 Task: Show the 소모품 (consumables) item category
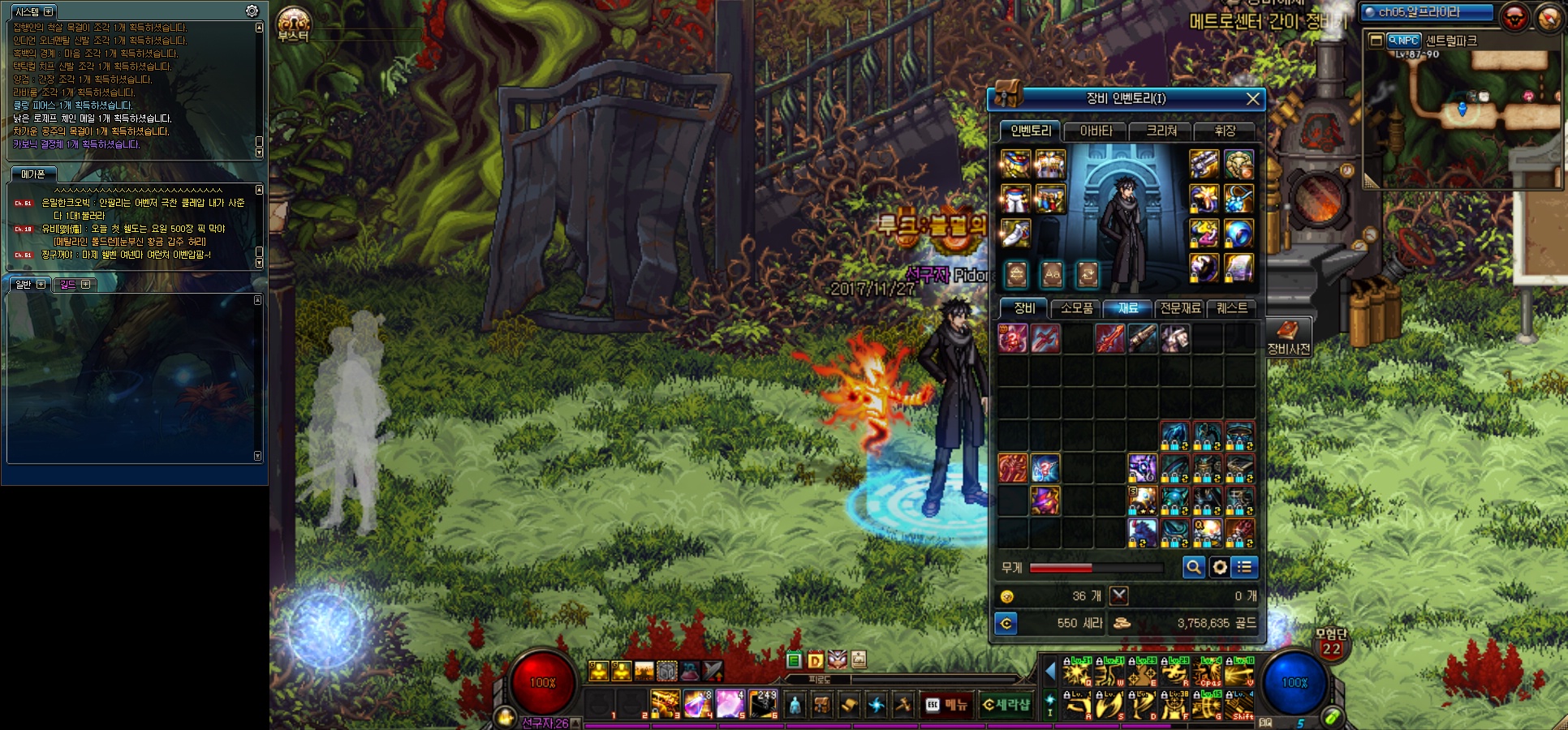(x=1076, y=308)
